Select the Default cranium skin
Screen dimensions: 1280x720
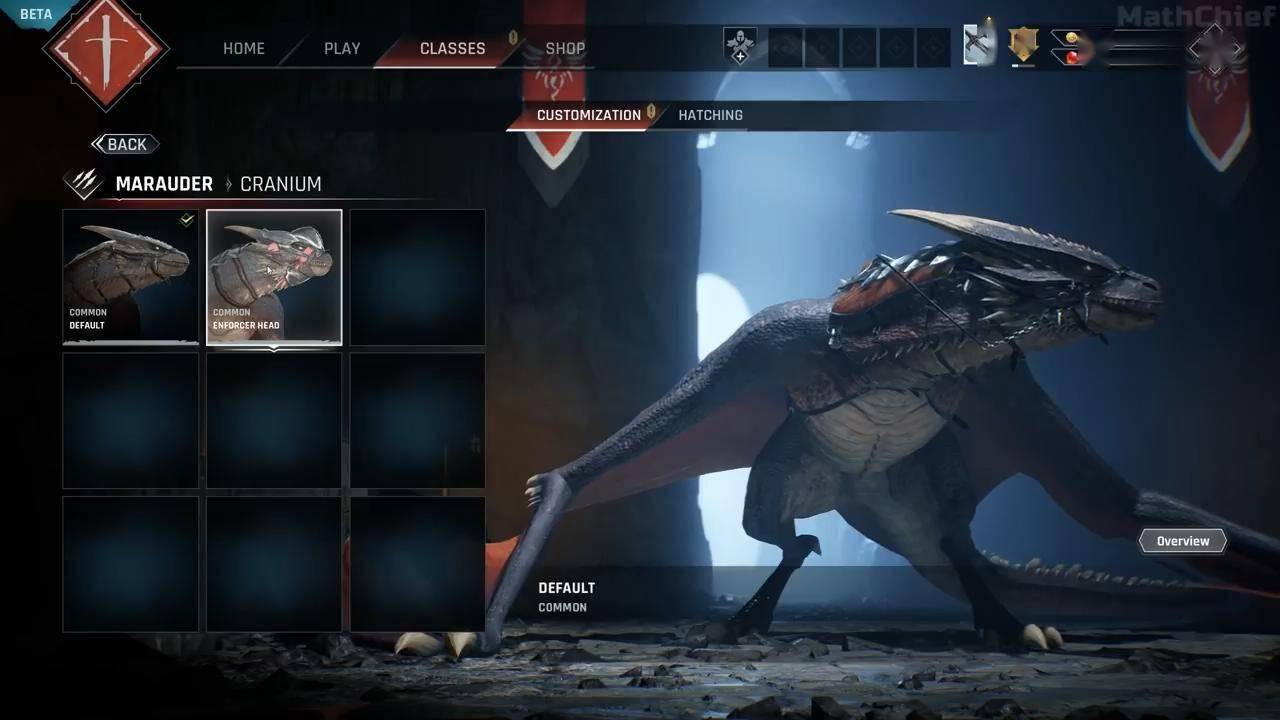(x=131, y=277)
